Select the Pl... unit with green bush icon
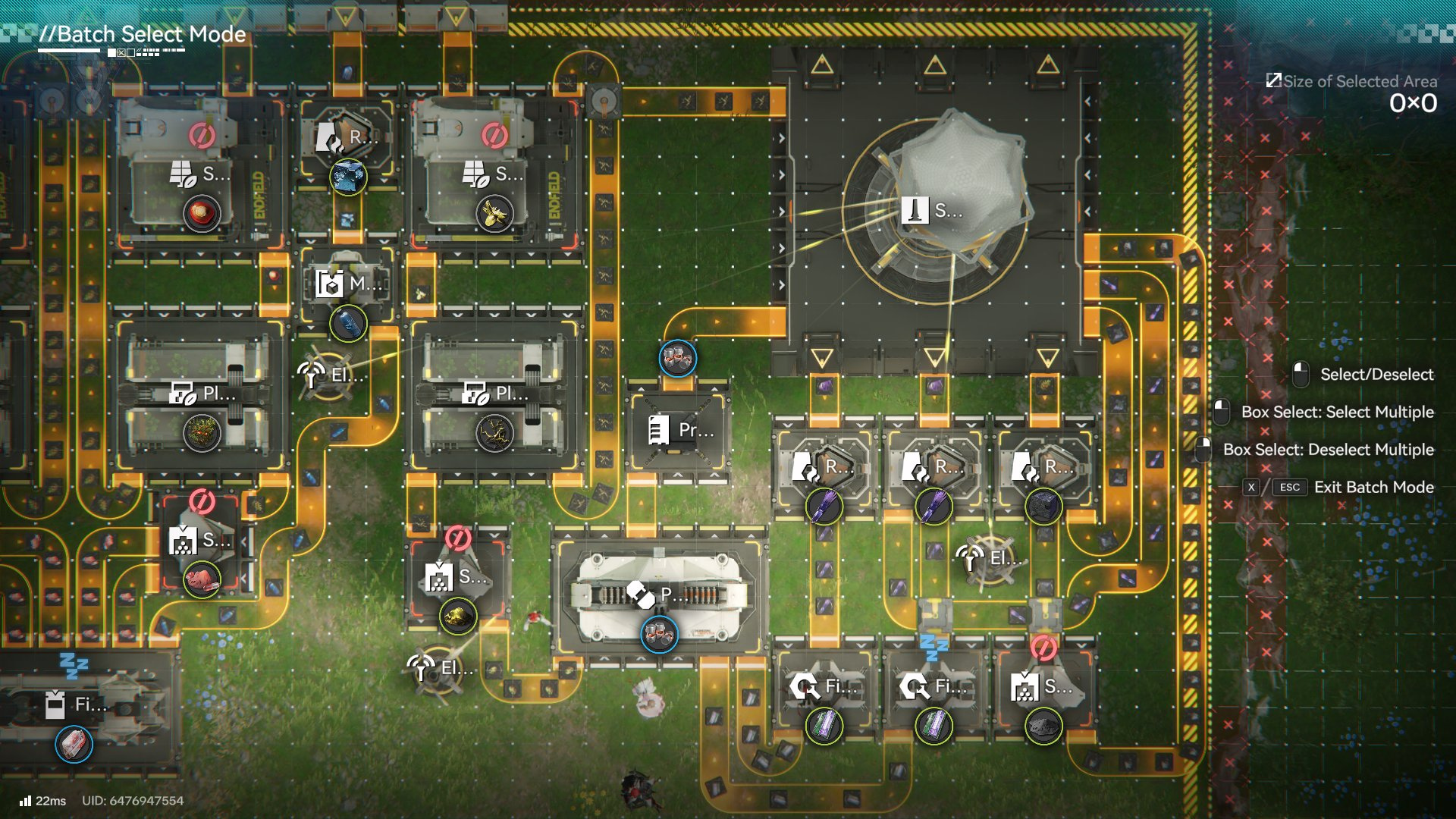This screenshot has height=819, width=1456. tap(202, 394)
